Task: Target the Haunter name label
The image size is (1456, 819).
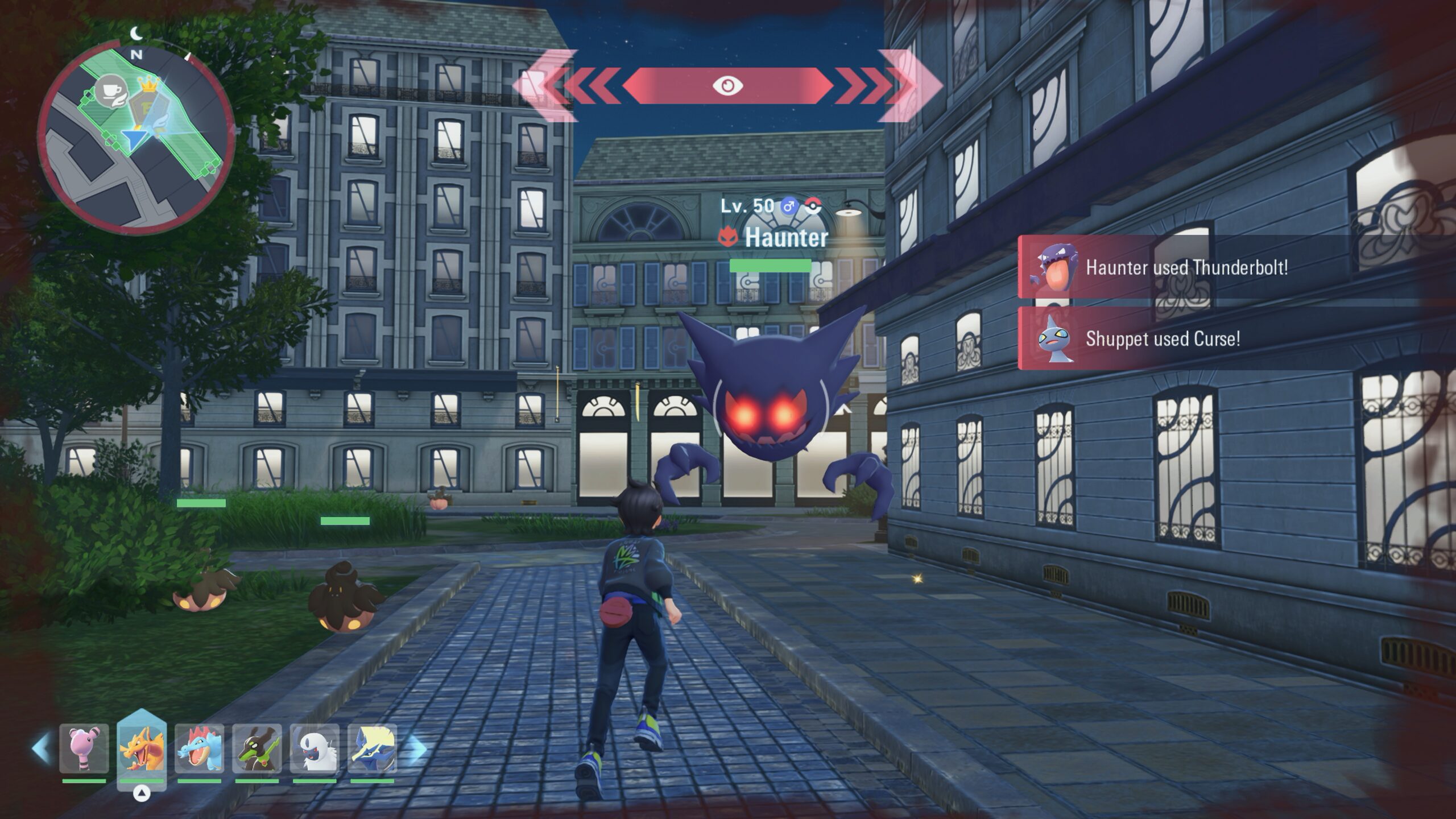Action: (x=785, y=238)
